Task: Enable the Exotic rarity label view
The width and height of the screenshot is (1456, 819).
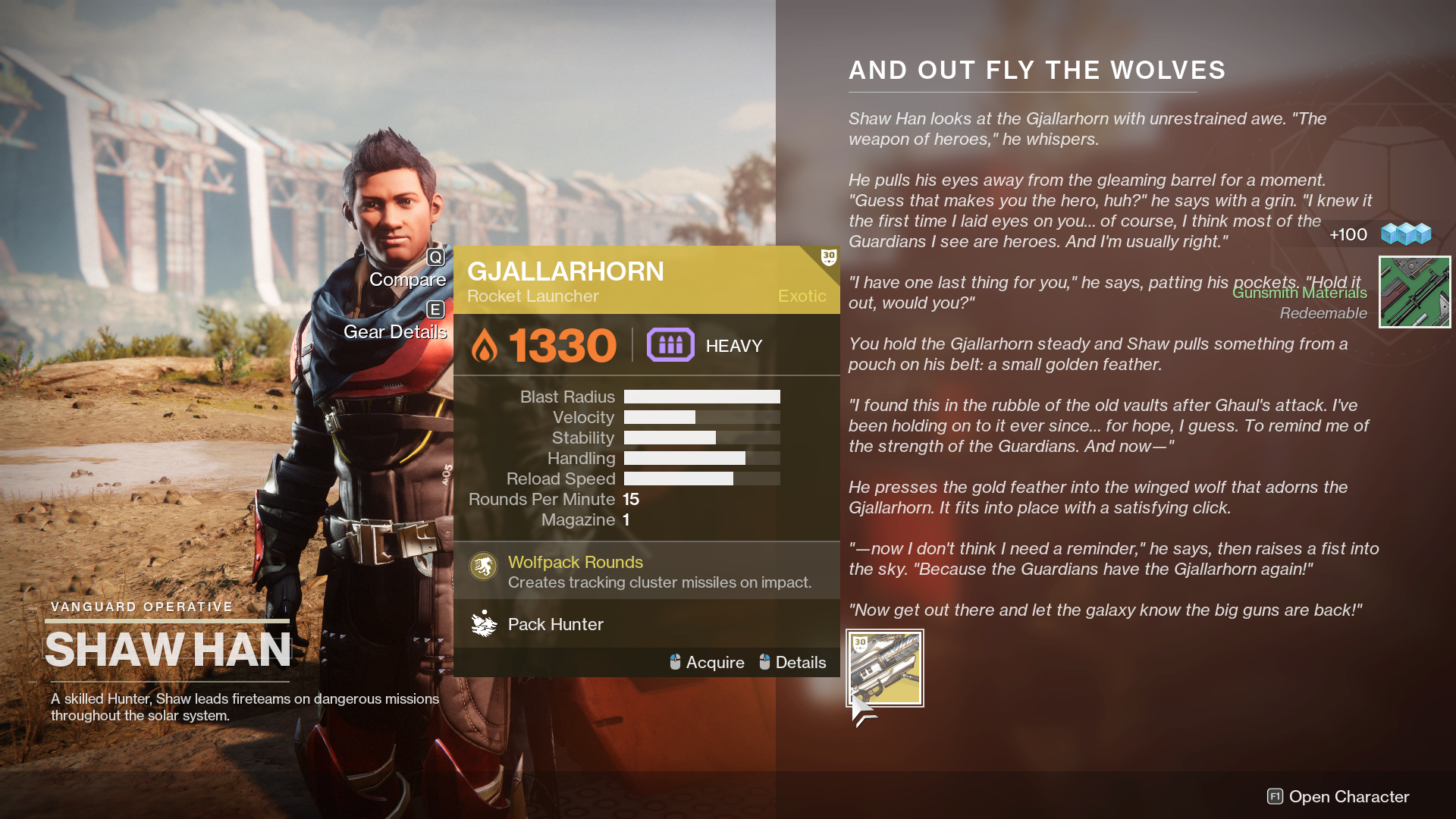Action: click(x=802, y=296)
